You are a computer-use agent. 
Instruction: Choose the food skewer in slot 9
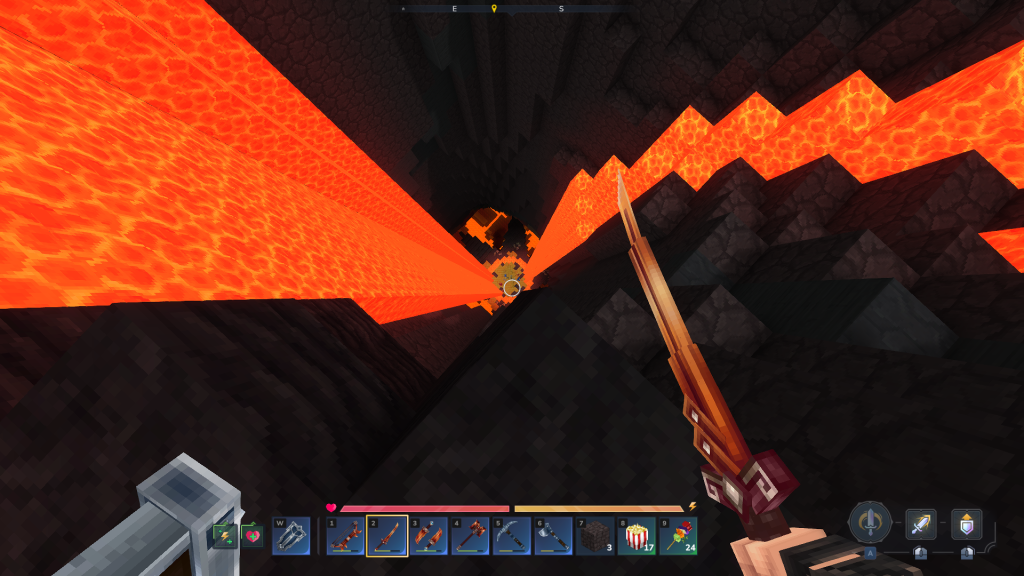click(678, 536)
